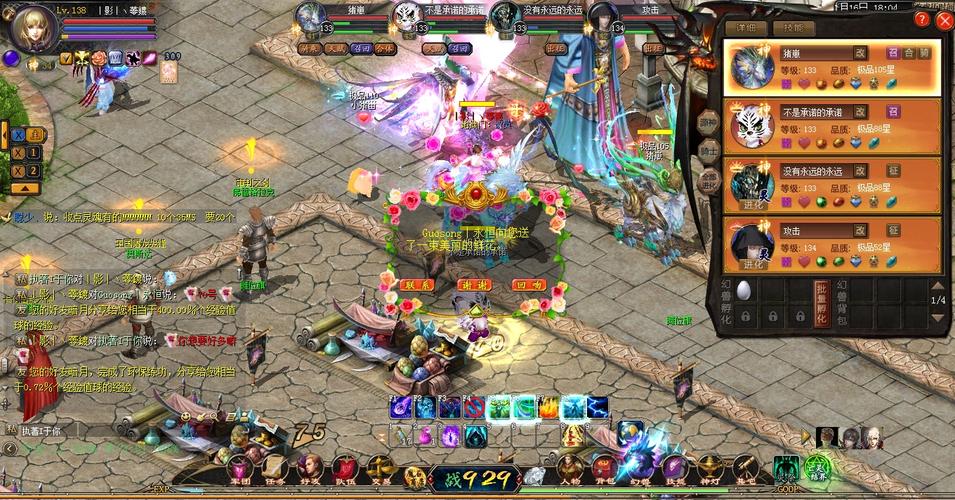Open the 人物 character sheet
The width and height of the screenshot is (955, 500).
(569, 468)
